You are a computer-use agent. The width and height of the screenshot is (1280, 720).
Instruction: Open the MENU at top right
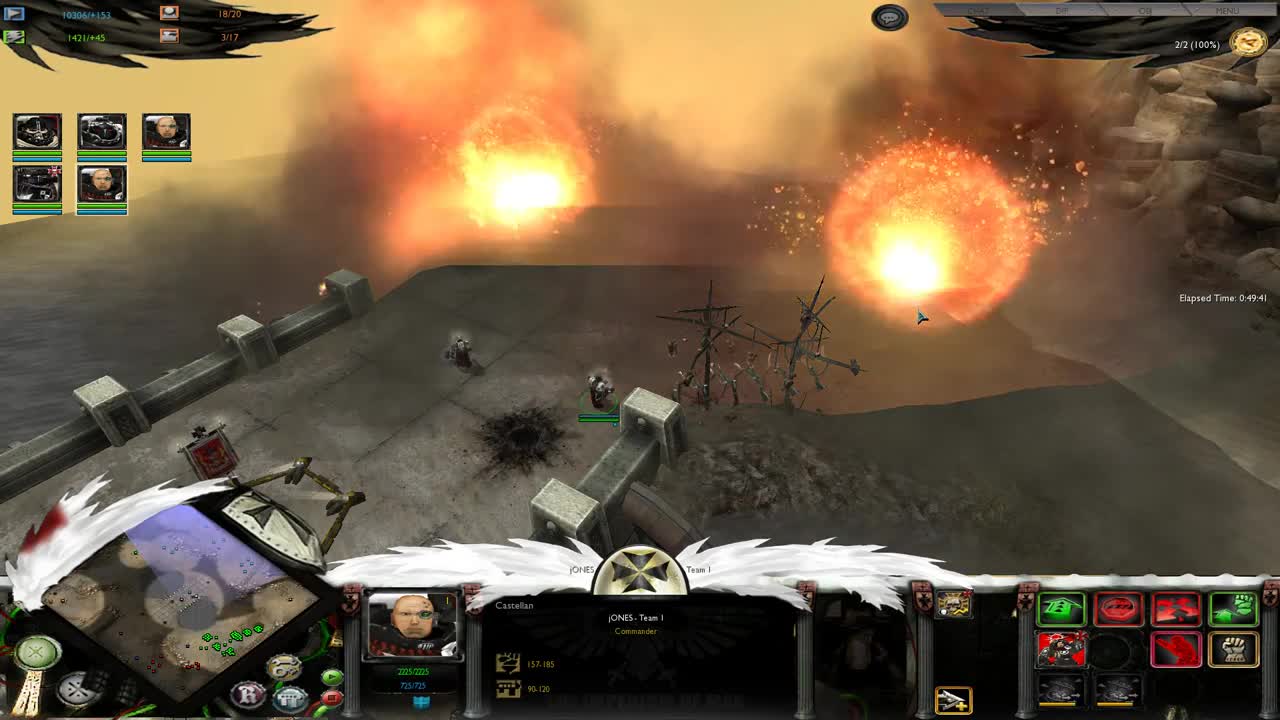1227,11
